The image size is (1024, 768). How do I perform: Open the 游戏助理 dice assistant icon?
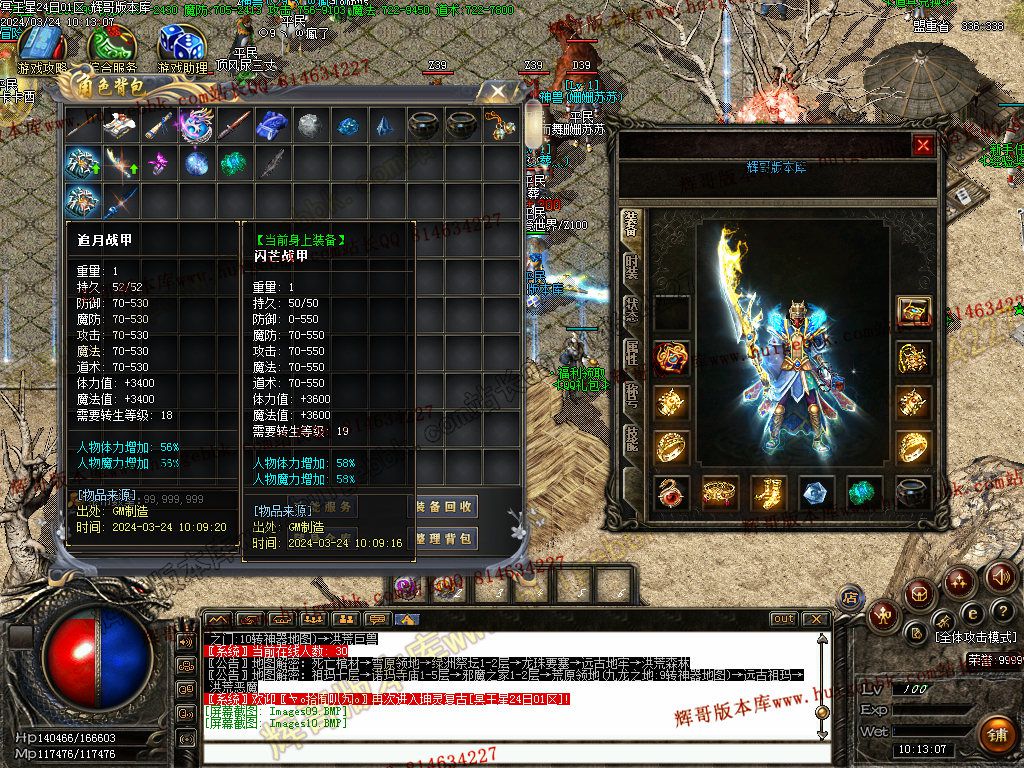click(182, 47)
